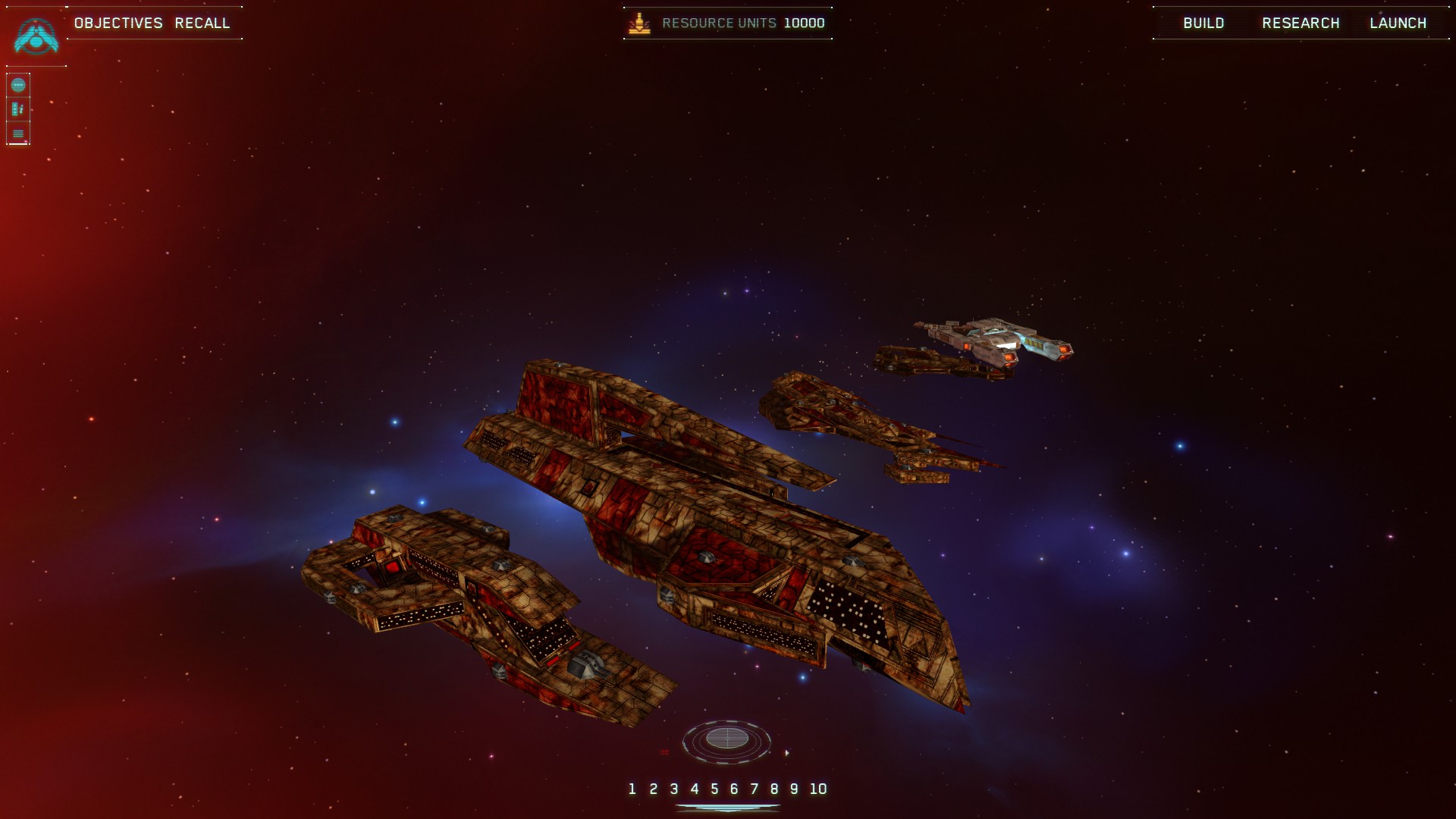Screen dimensions: 1456x819
Task: Open the Objectives panel
Action: (x=118, y=23)
